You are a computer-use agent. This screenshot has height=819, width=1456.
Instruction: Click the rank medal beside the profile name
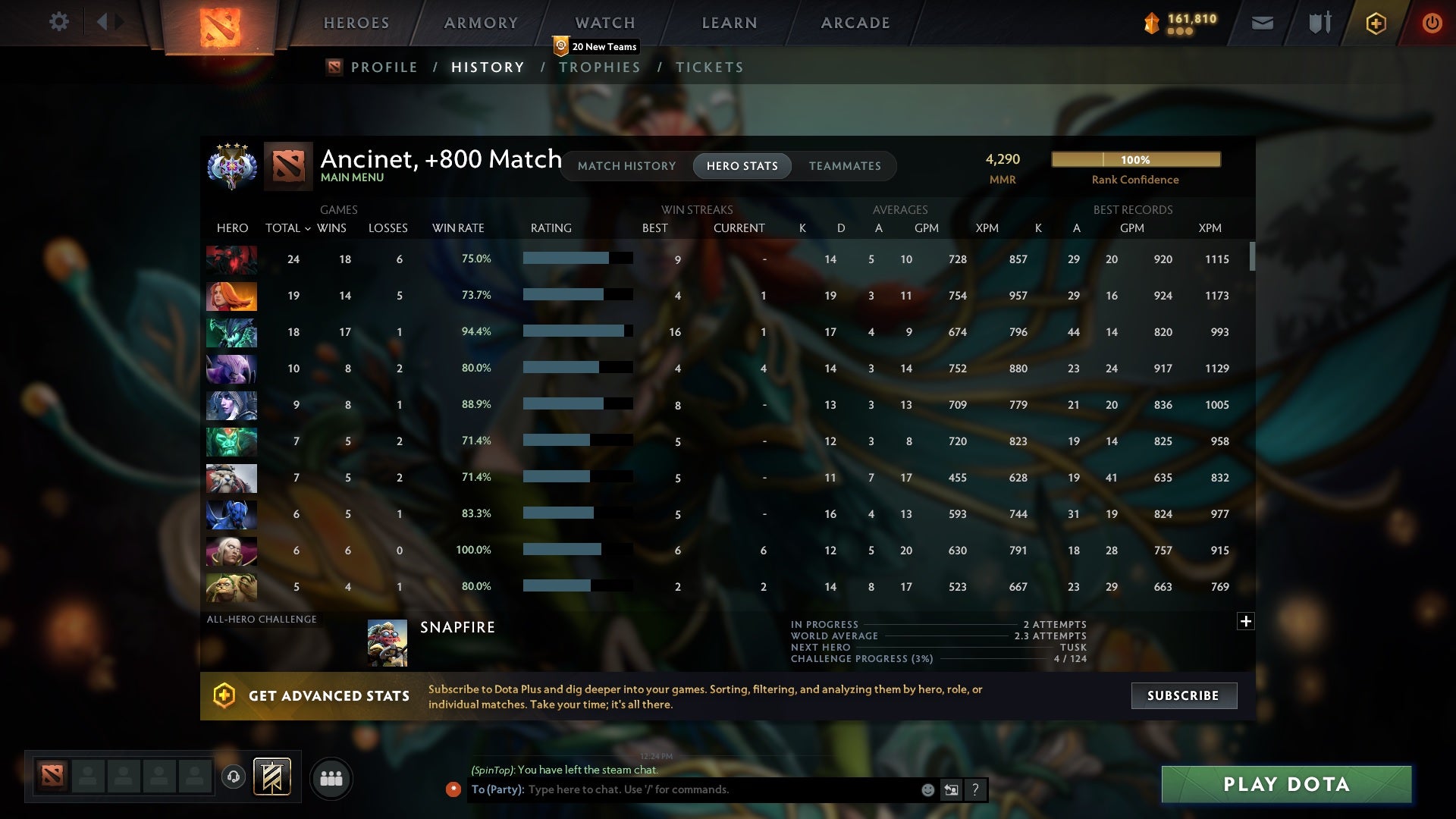click(232, 166)
